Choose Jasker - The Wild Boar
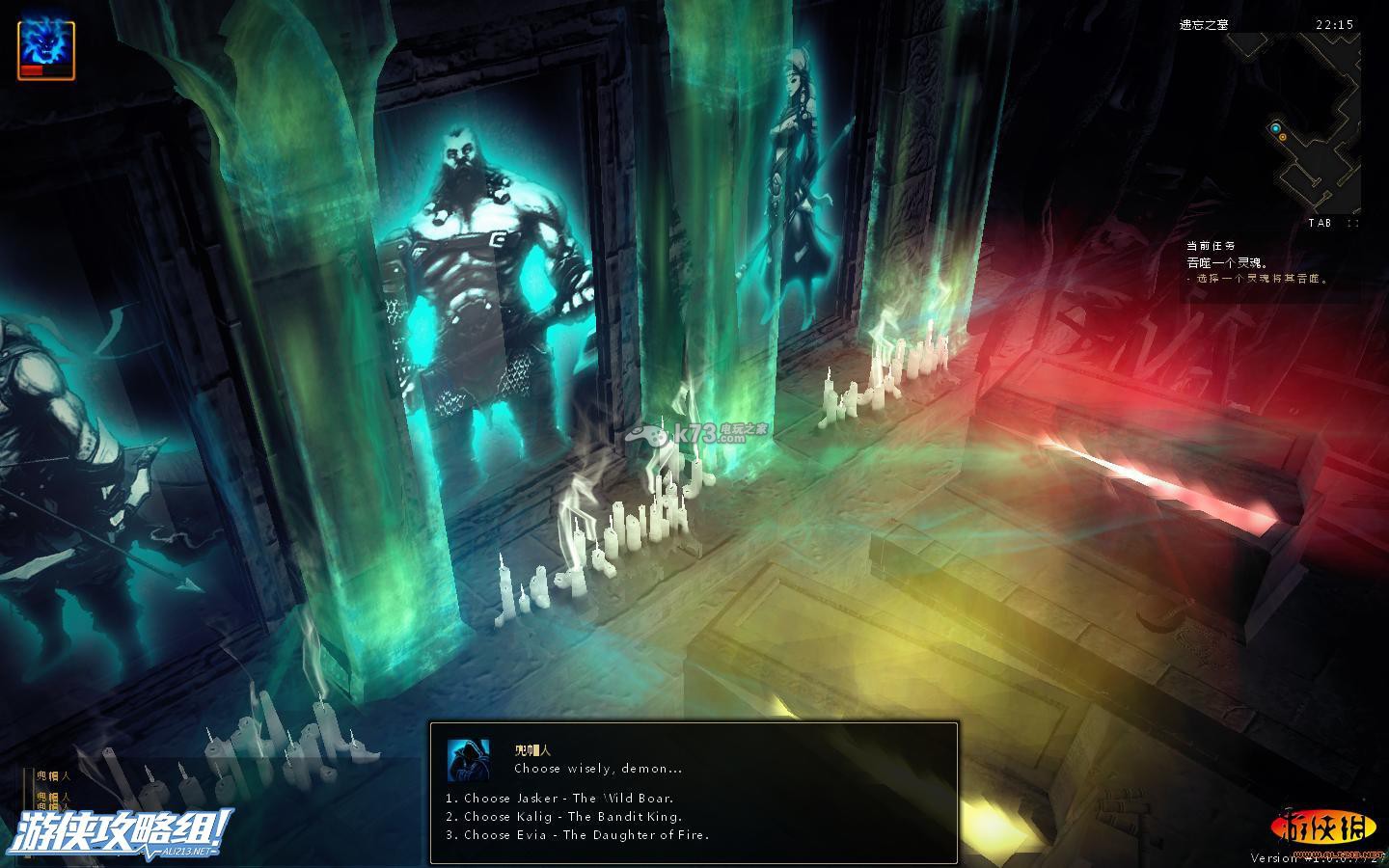Viewport: 1389px width, 868px height. click(568, 799)
